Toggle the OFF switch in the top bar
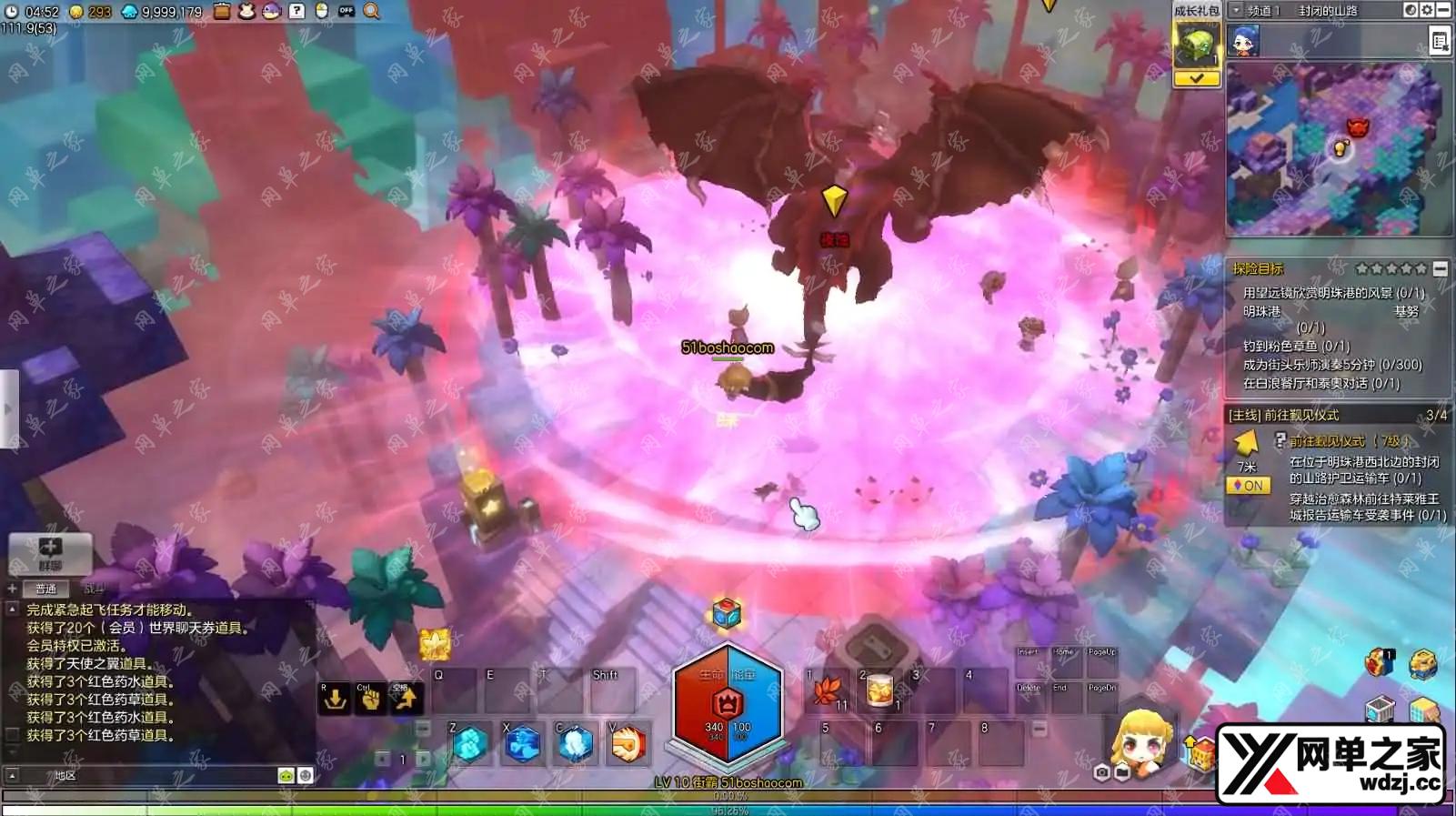 (x=346, y=11)
